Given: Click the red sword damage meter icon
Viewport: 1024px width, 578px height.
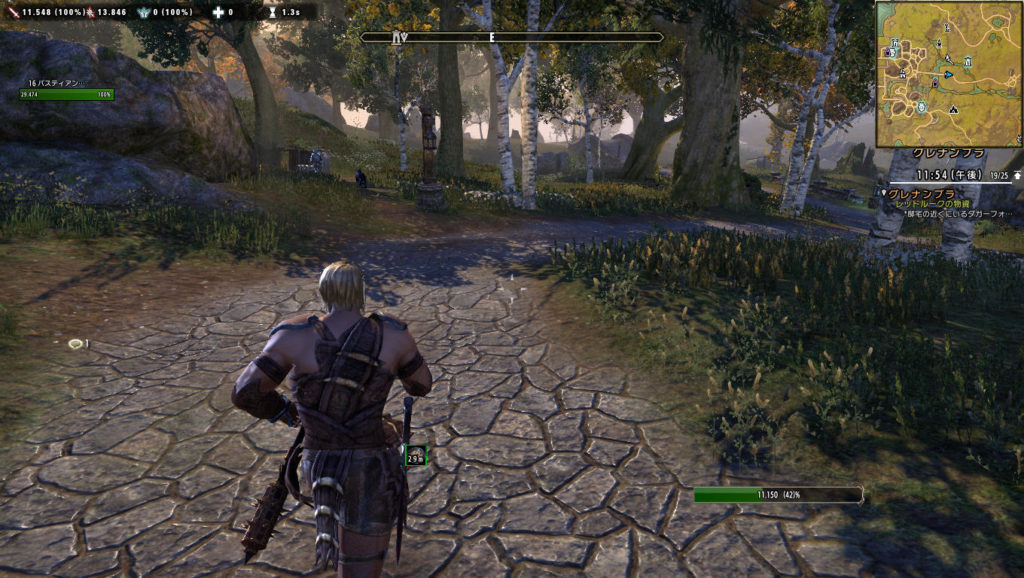Looking at the screenshot, I should [9, 12].
